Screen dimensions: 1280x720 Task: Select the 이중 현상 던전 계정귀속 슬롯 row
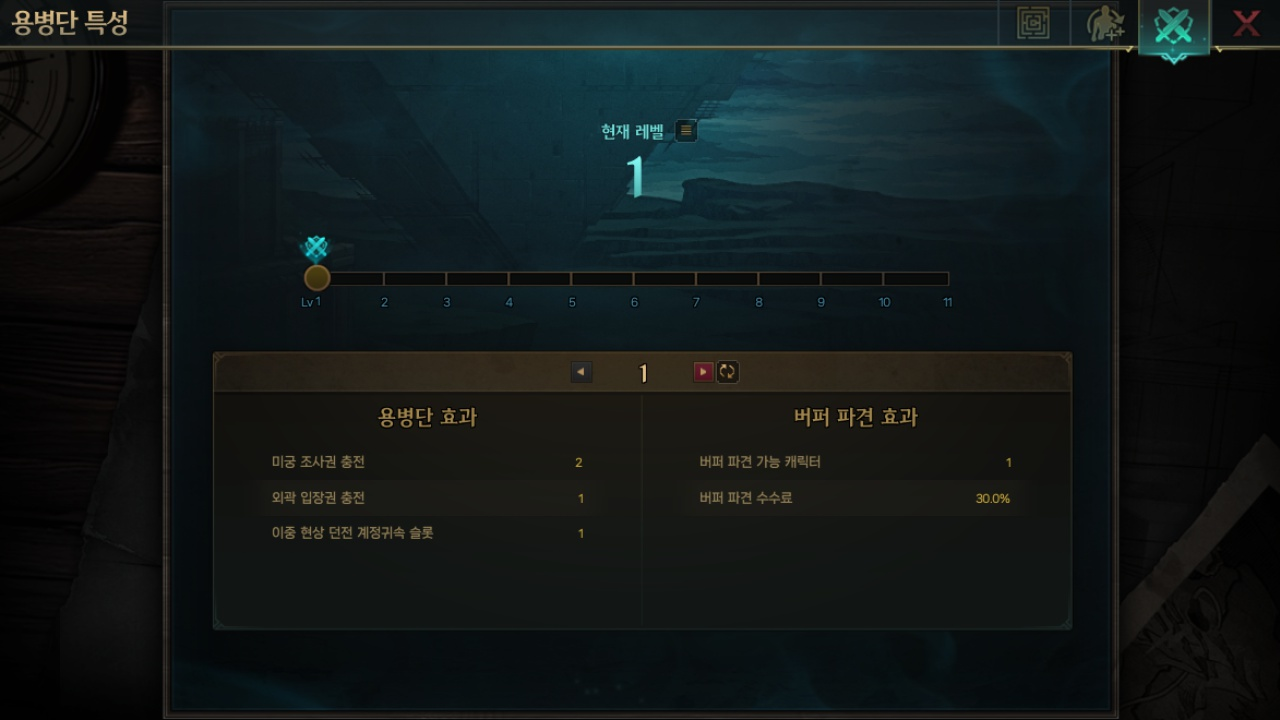pyautogui.click(x=427, y=533)
